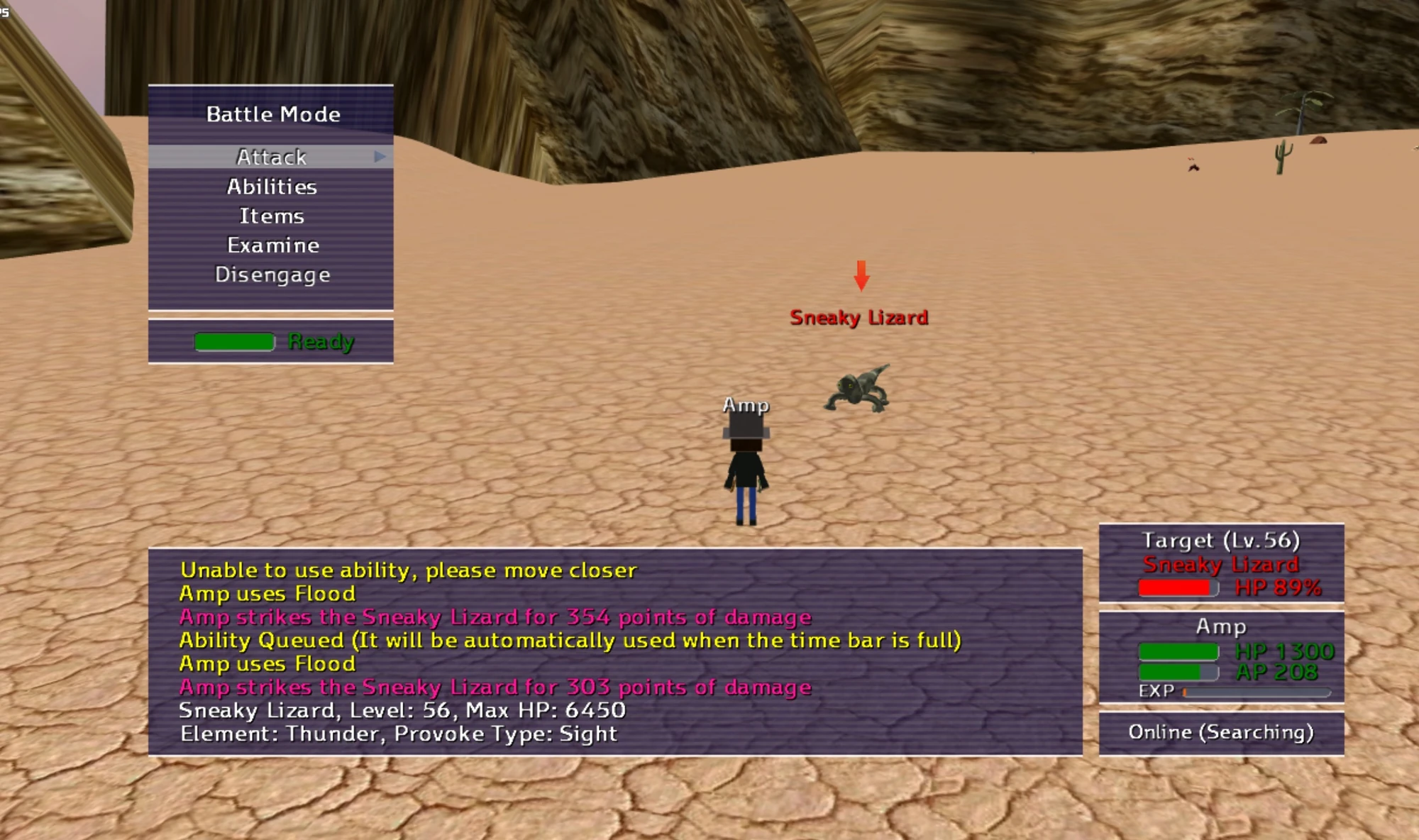Expand the Attack submenu arrow
Image resolution: width=1419 pixels, height=840 pixels.
(x=381, y=157)
